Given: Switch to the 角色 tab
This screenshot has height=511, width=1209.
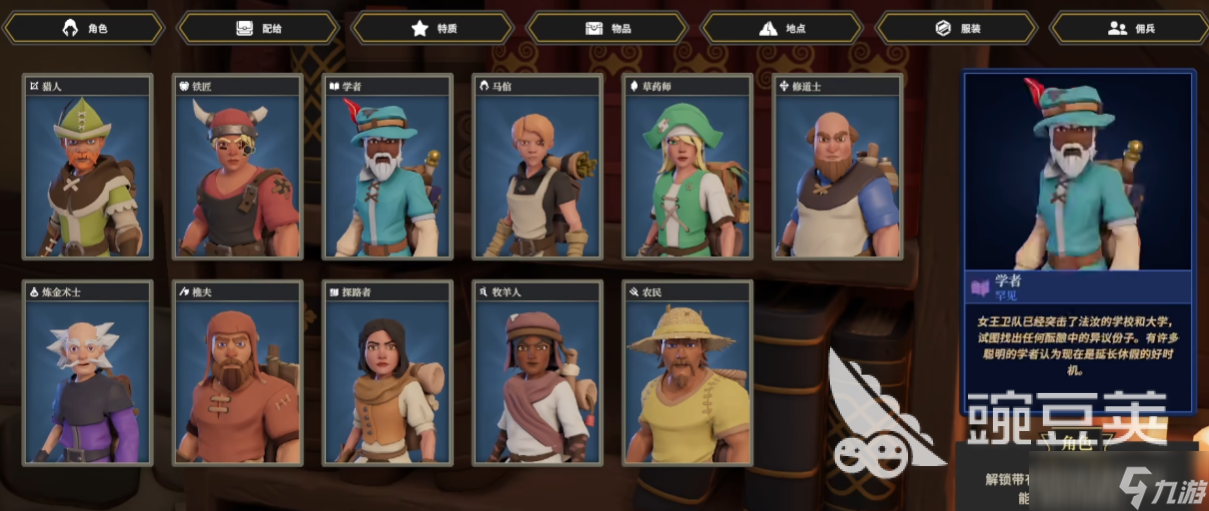Looking at the screenshot, I should point(84,28).
